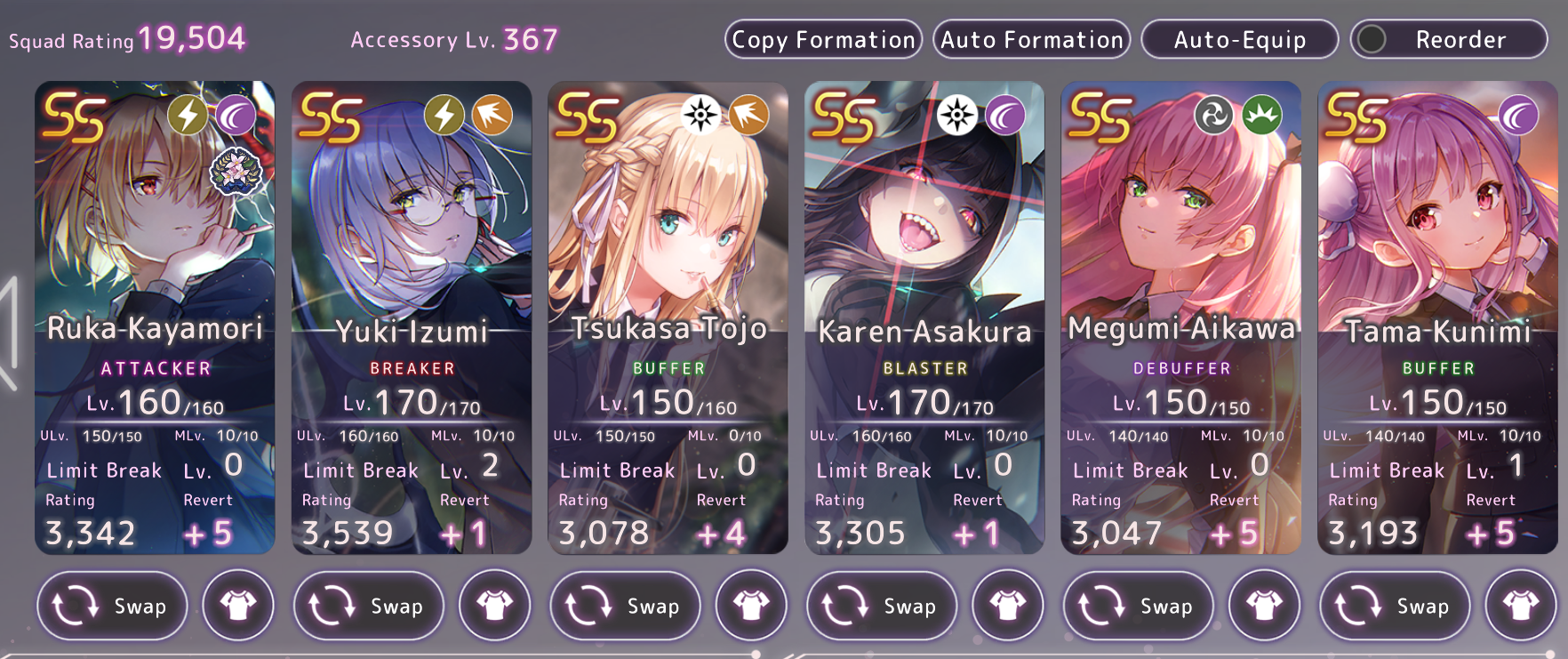Click the Copy Formation button

point(823,40)
